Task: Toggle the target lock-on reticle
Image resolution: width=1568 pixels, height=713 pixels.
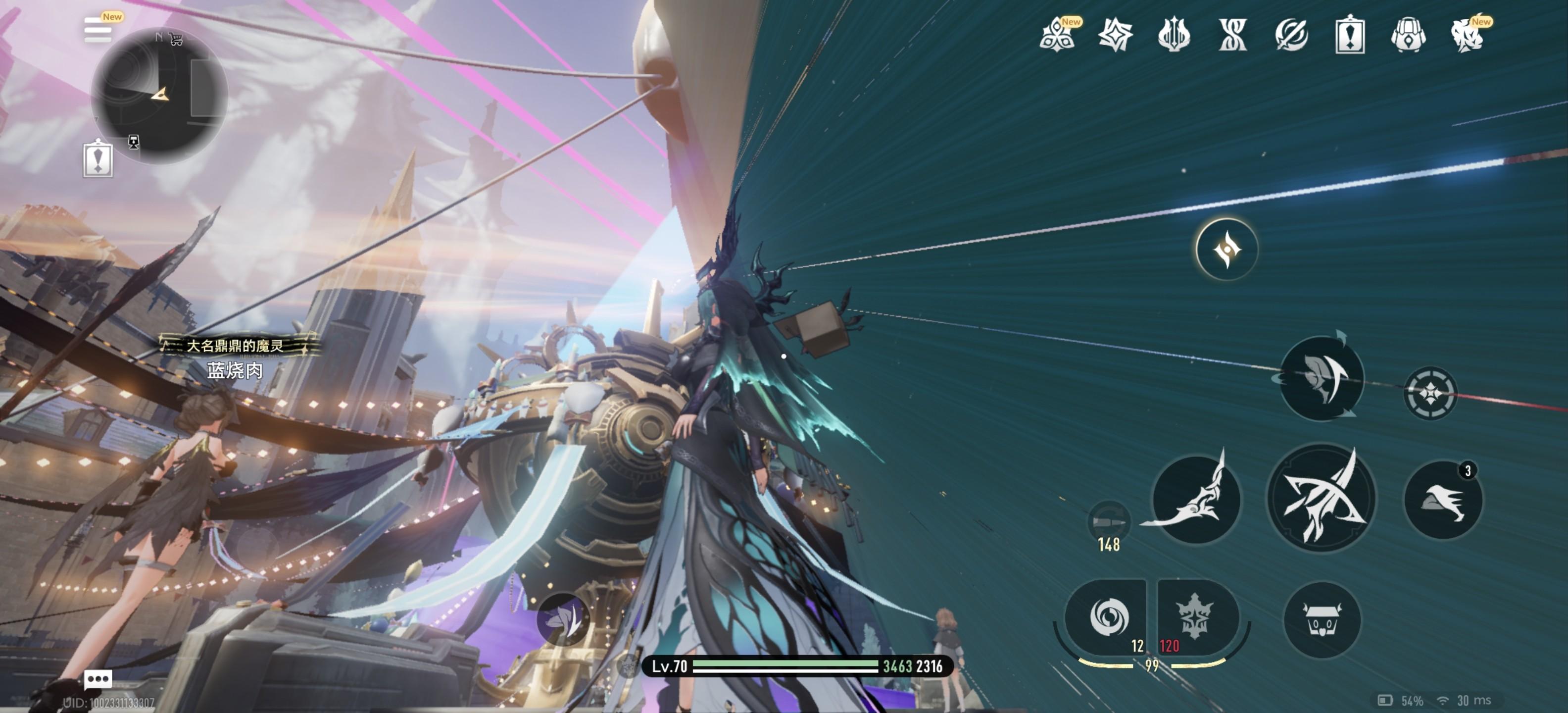Action: 1430,393
